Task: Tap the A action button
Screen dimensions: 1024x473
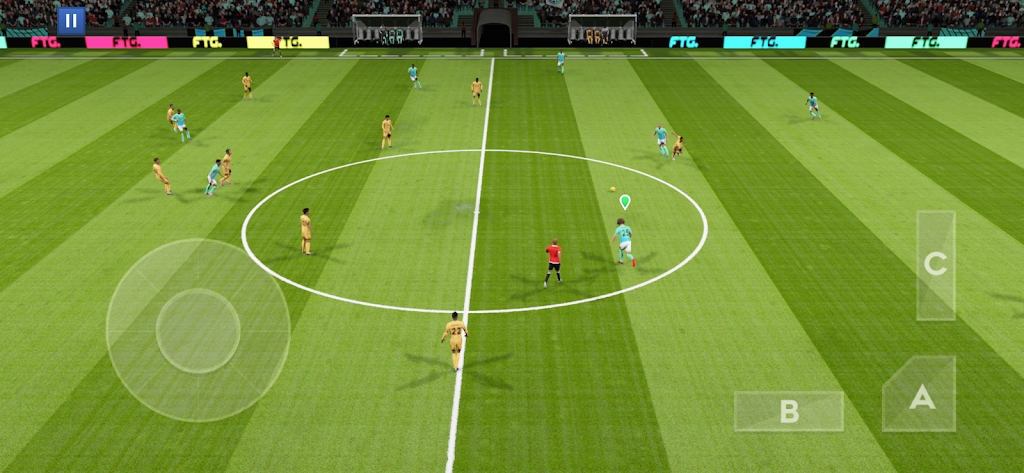Action: point(921,397)
